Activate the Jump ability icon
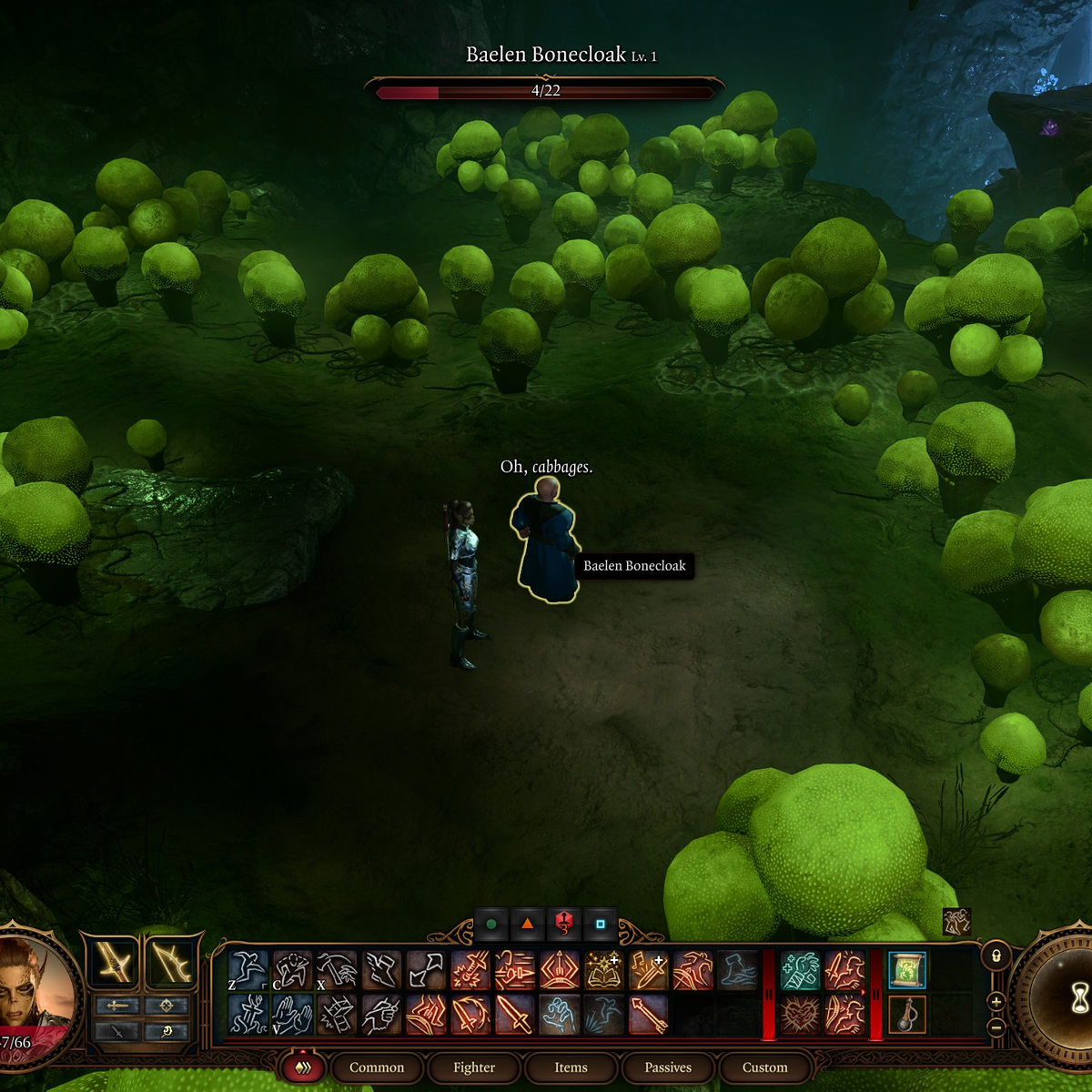Screen dimensions: 1092x1092 tap(248, 970)
